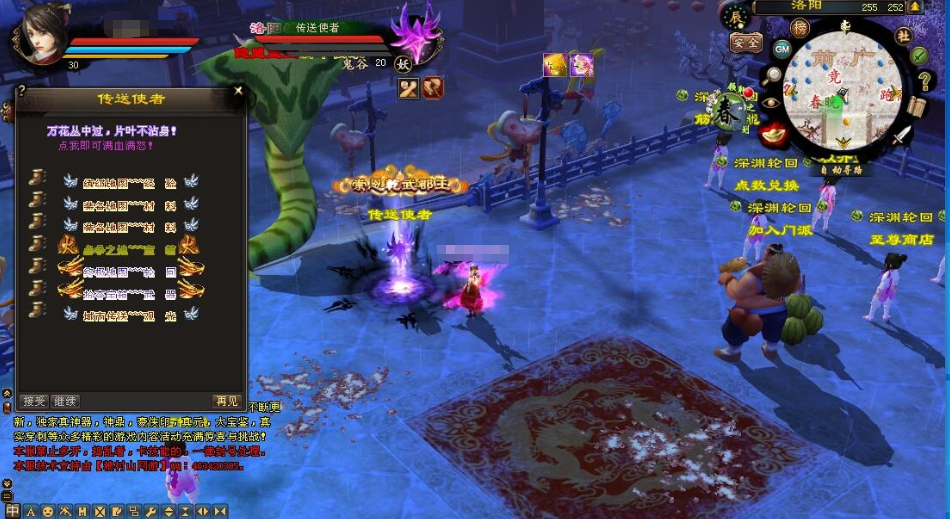Close the 传送使者 dialog window

coord(238,91)
